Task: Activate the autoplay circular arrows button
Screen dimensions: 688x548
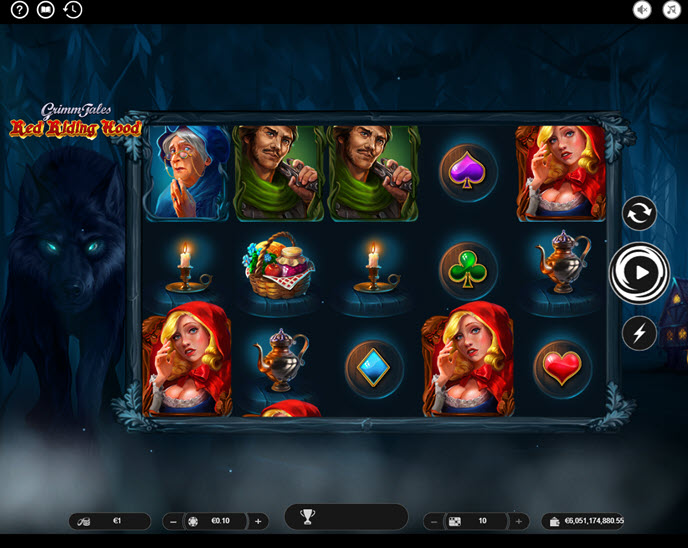Action: (638, 213)
